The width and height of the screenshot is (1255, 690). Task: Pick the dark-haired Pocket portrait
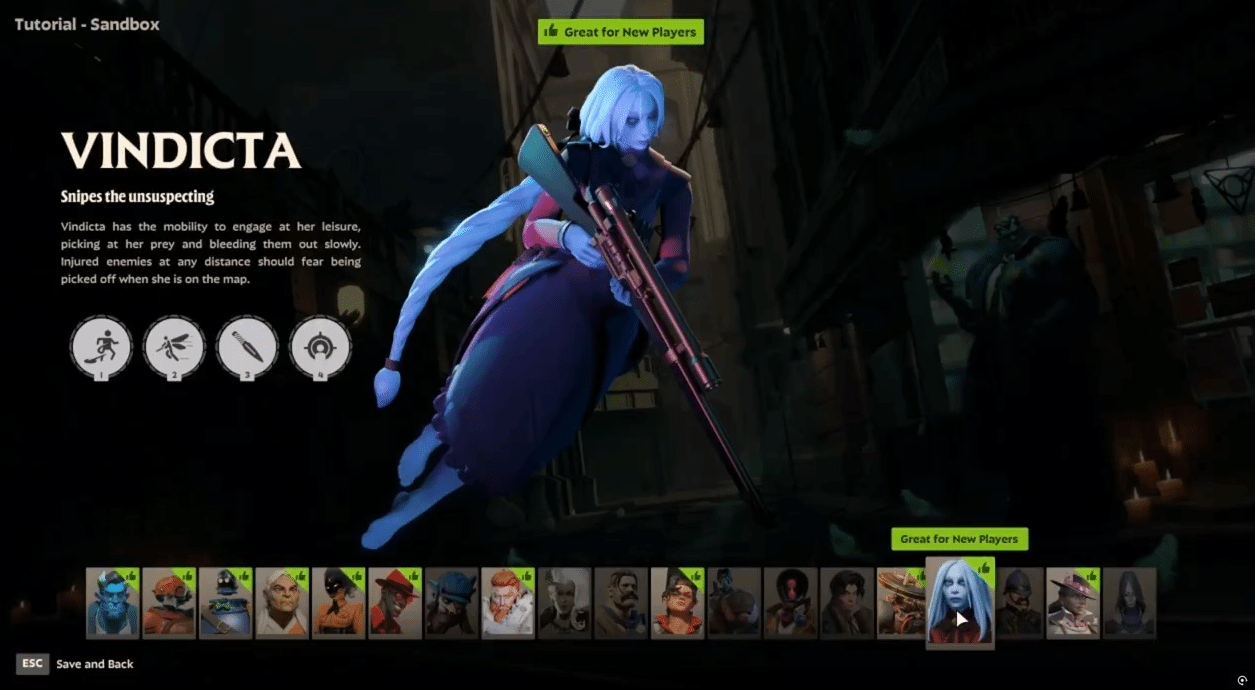pyautogui.click(x=847, y=602)
